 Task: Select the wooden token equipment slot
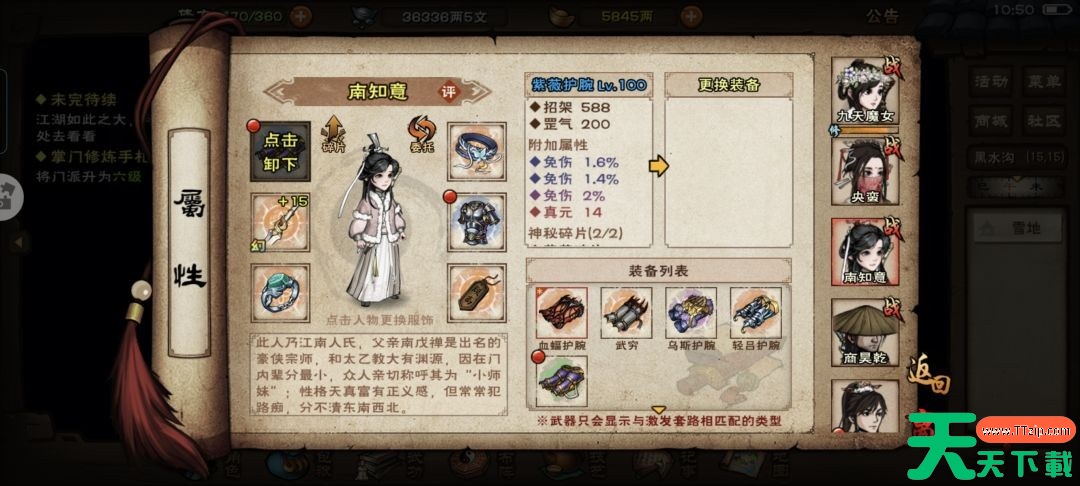tap(476, 293)
